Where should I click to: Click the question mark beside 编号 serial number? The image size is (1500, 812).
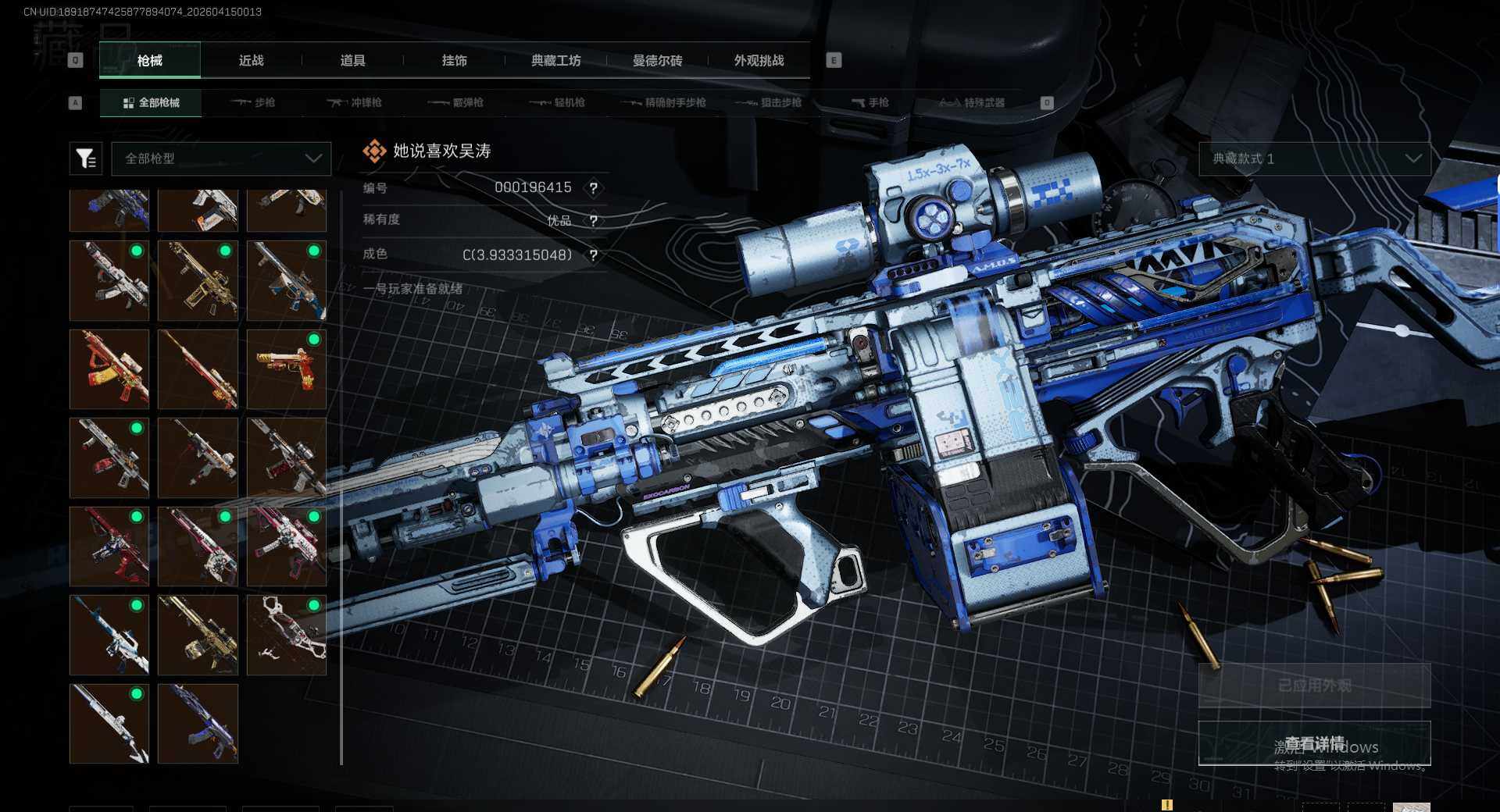tap(594, 188)
